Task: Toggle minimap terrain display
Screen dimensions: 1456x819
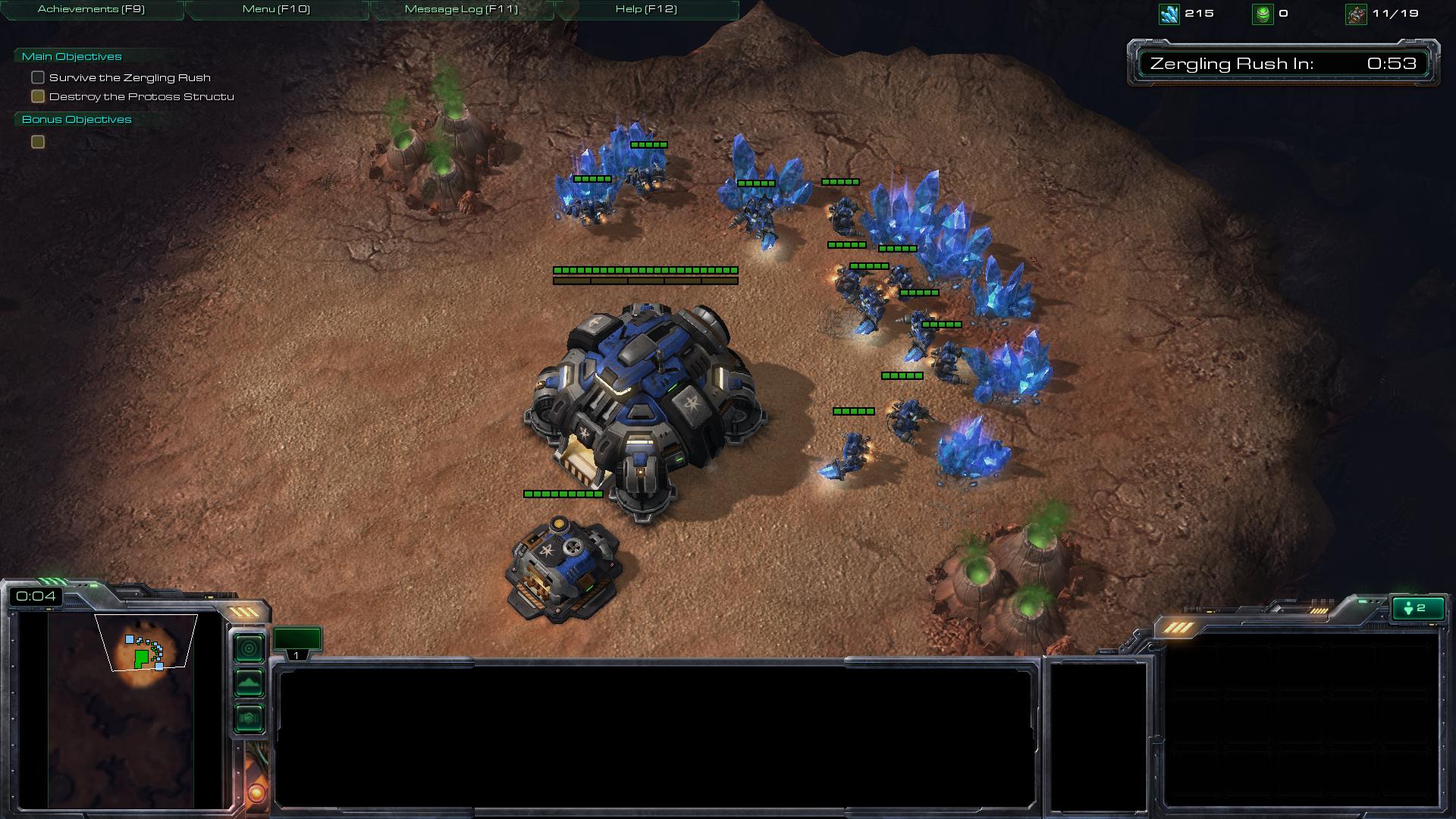Action: click(x=249, y=683)
